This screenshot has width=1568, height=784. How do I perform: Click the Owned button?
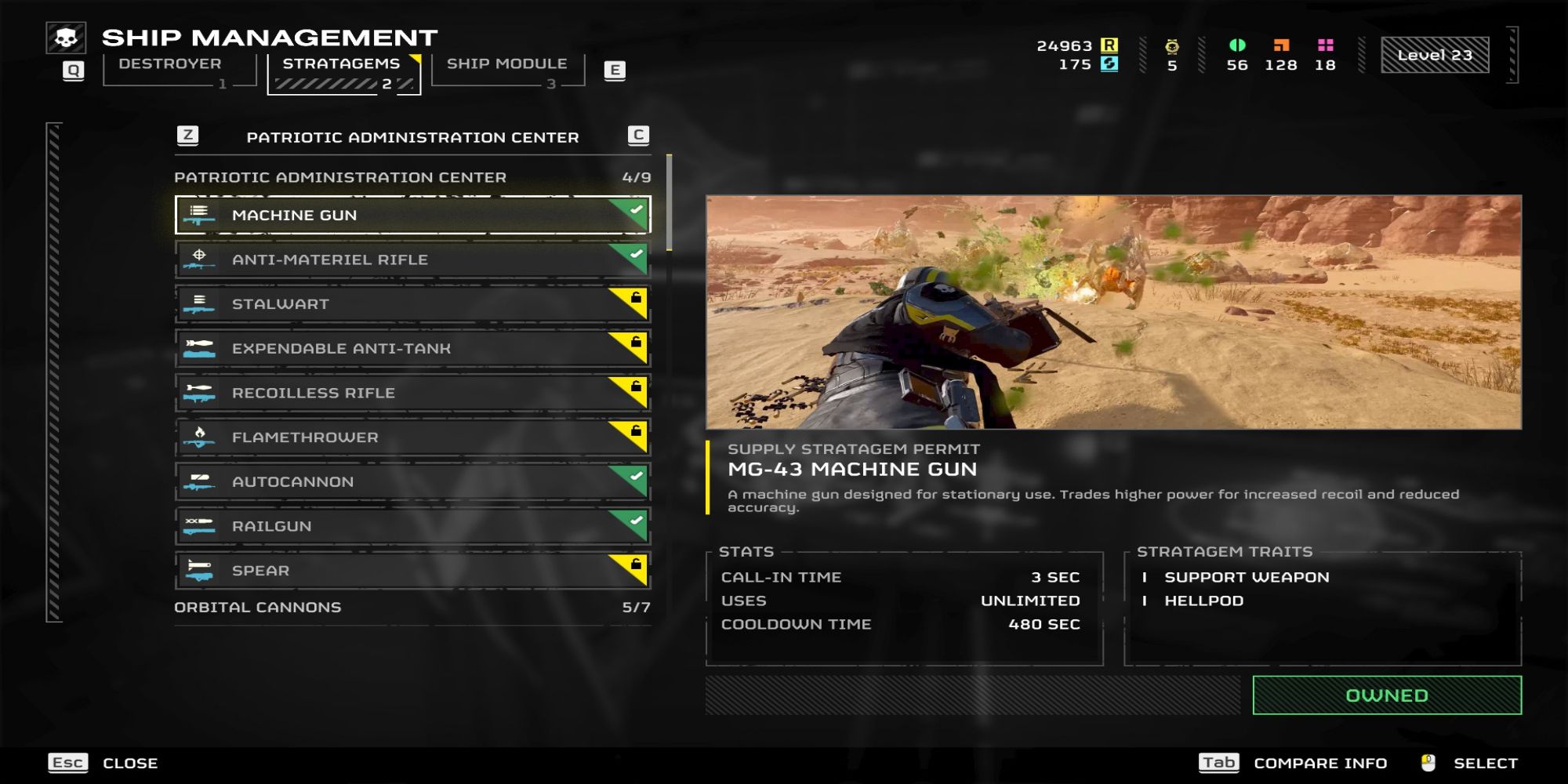[1386, 695]
